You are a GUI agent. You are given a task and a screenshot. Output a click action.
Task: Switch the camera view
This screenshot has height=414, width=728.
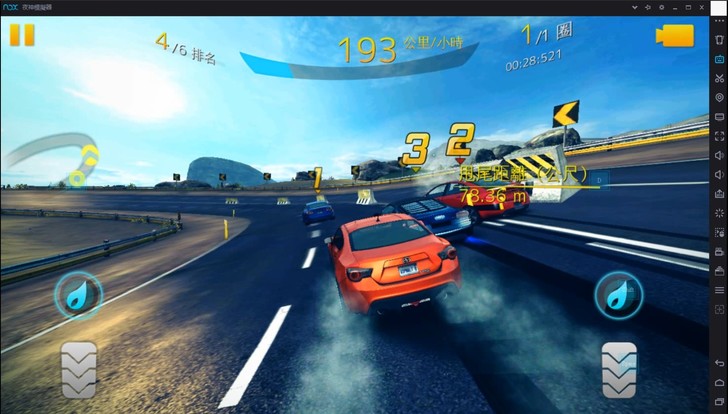click(x=675, y=35)
